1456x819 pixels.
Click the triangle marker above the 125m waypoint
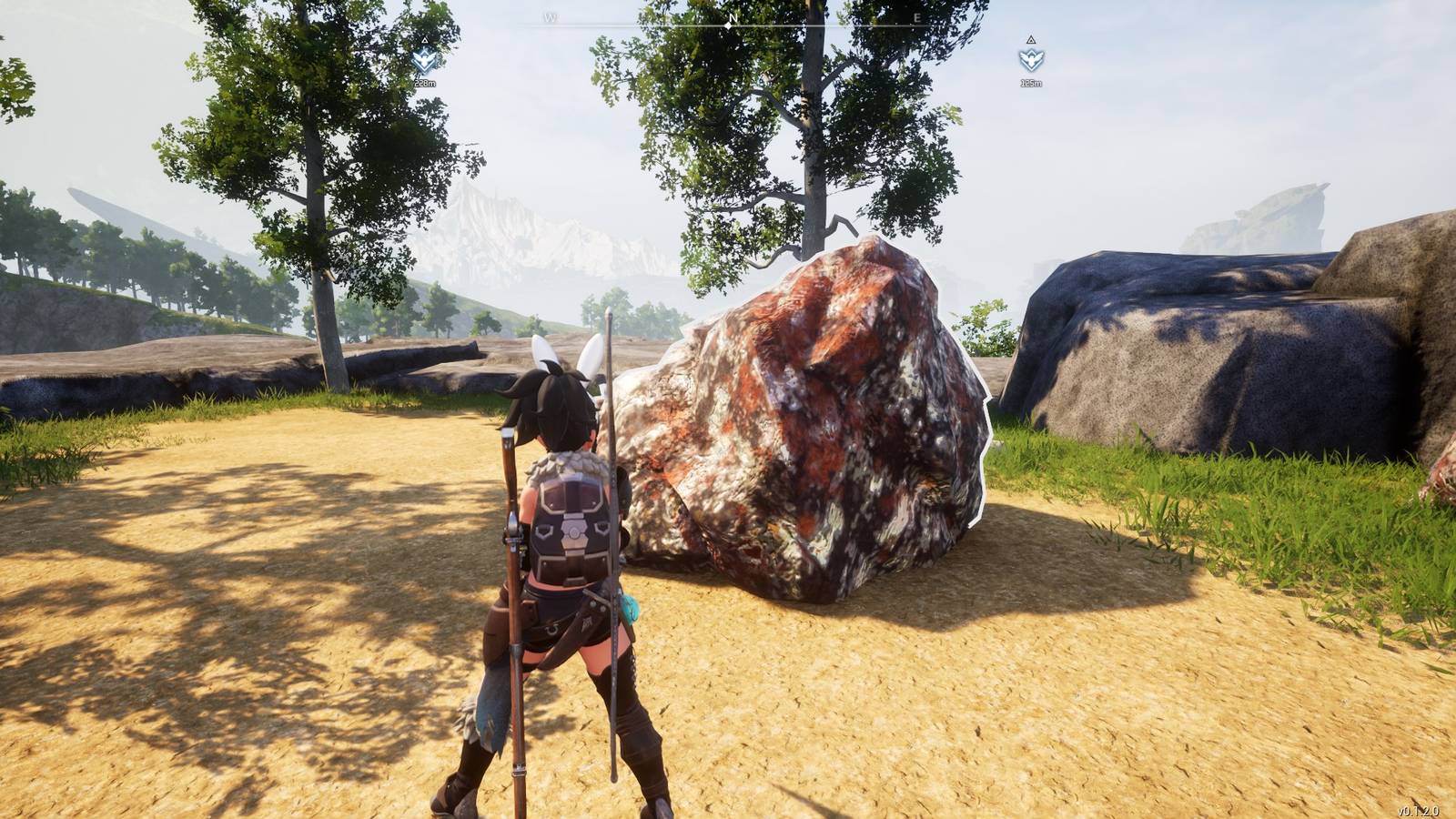click(x=1031, y=40)
